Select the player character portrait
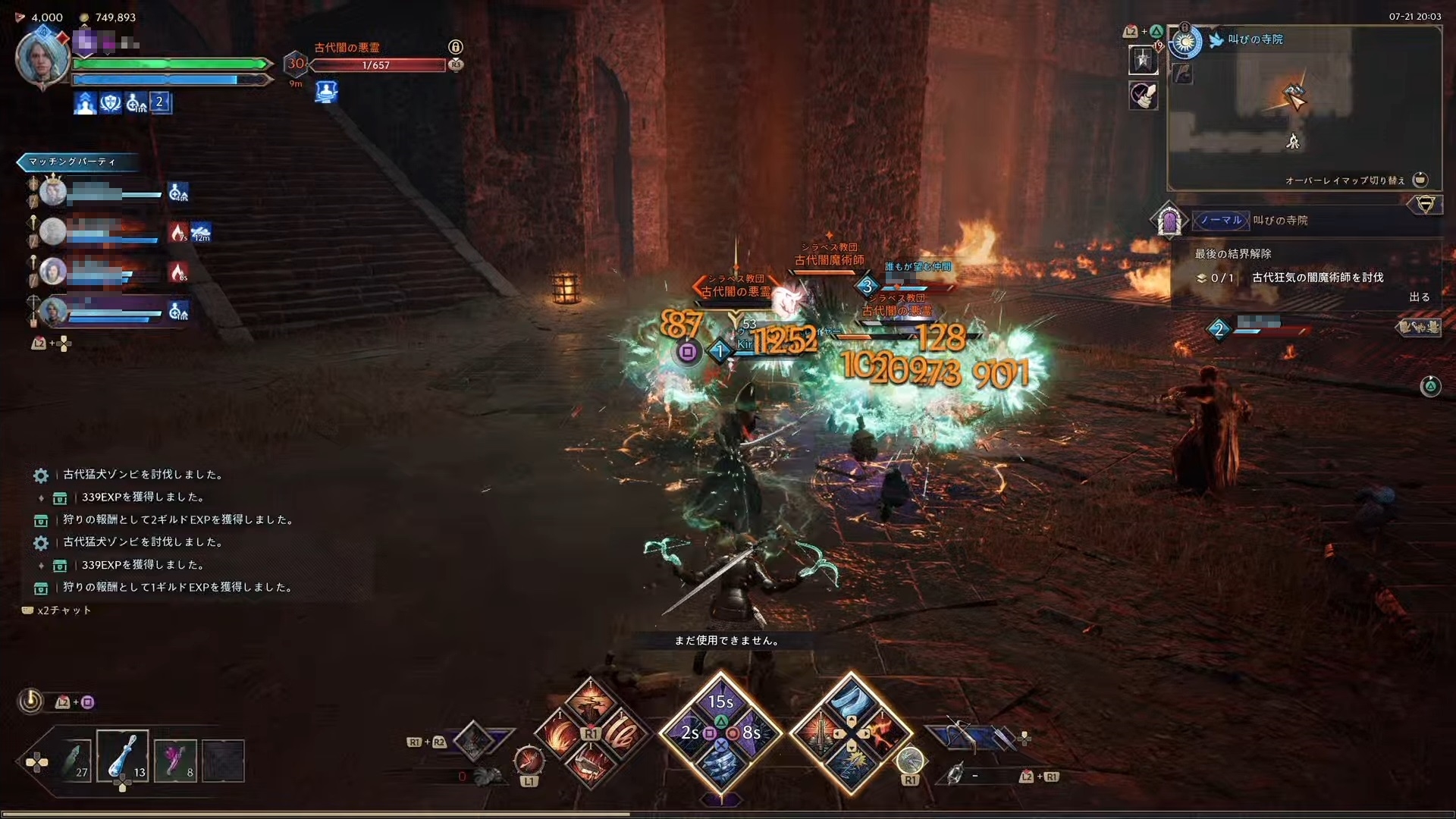The image size is (1456, 819). (42, 58)
